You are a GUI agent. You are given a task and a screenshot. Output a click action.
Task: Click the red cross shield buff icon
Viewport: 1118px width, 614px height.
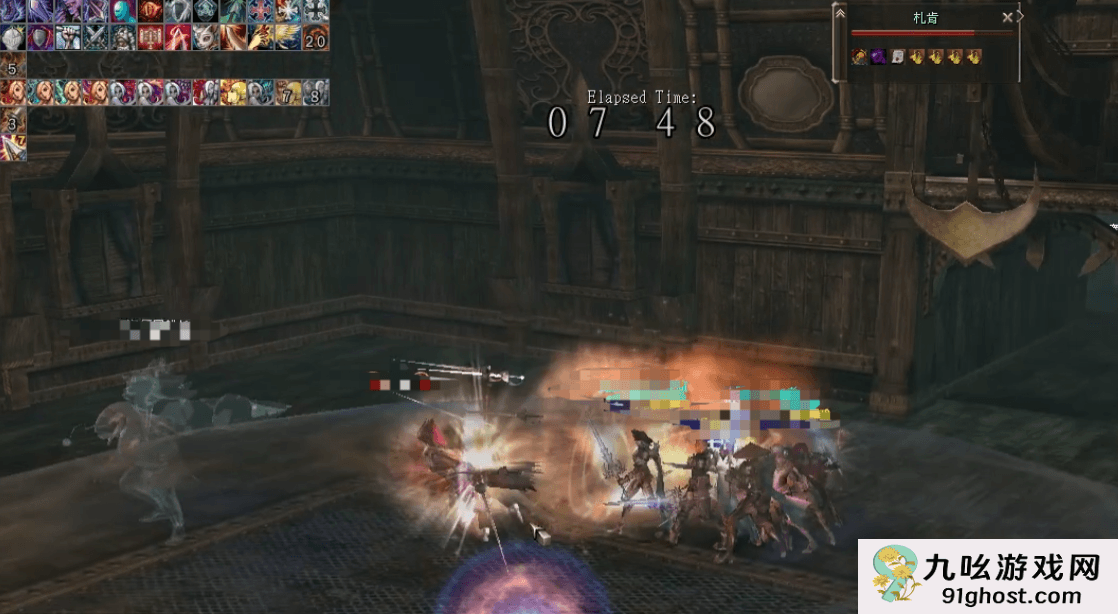click(x=260, y=11)
